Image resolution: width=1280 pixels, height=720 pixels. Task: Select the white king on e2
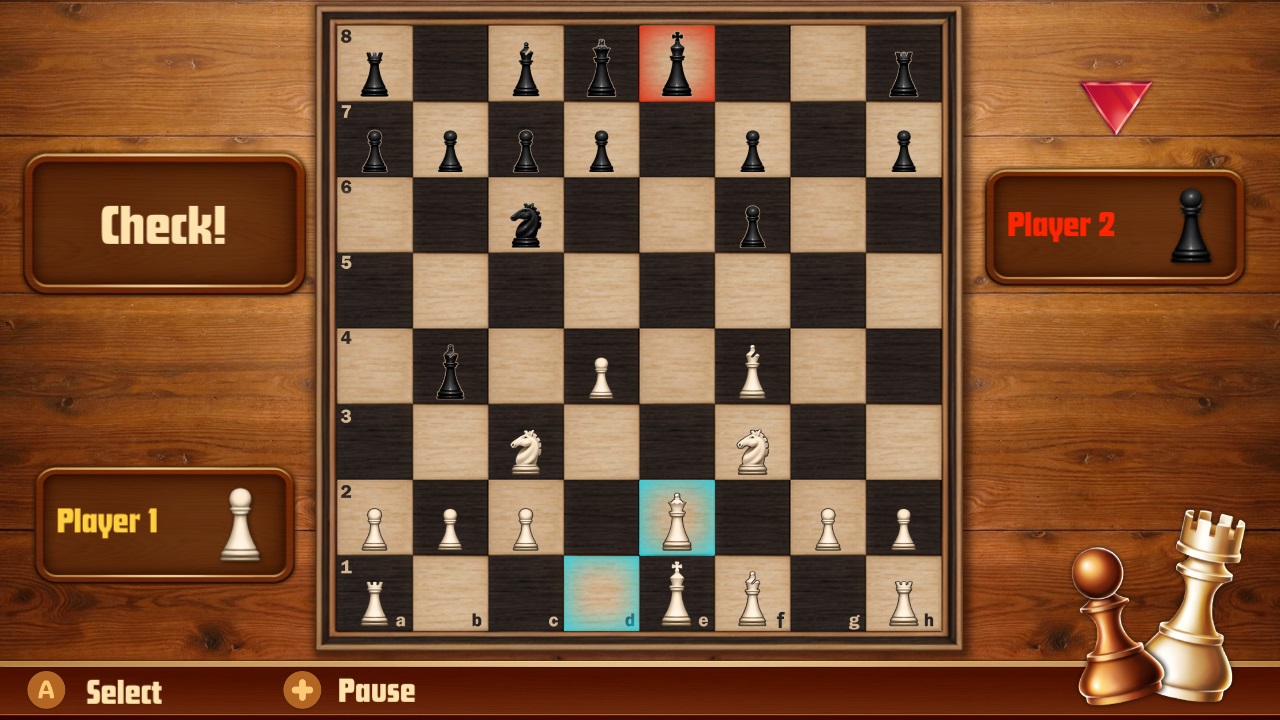pos(677,518)
